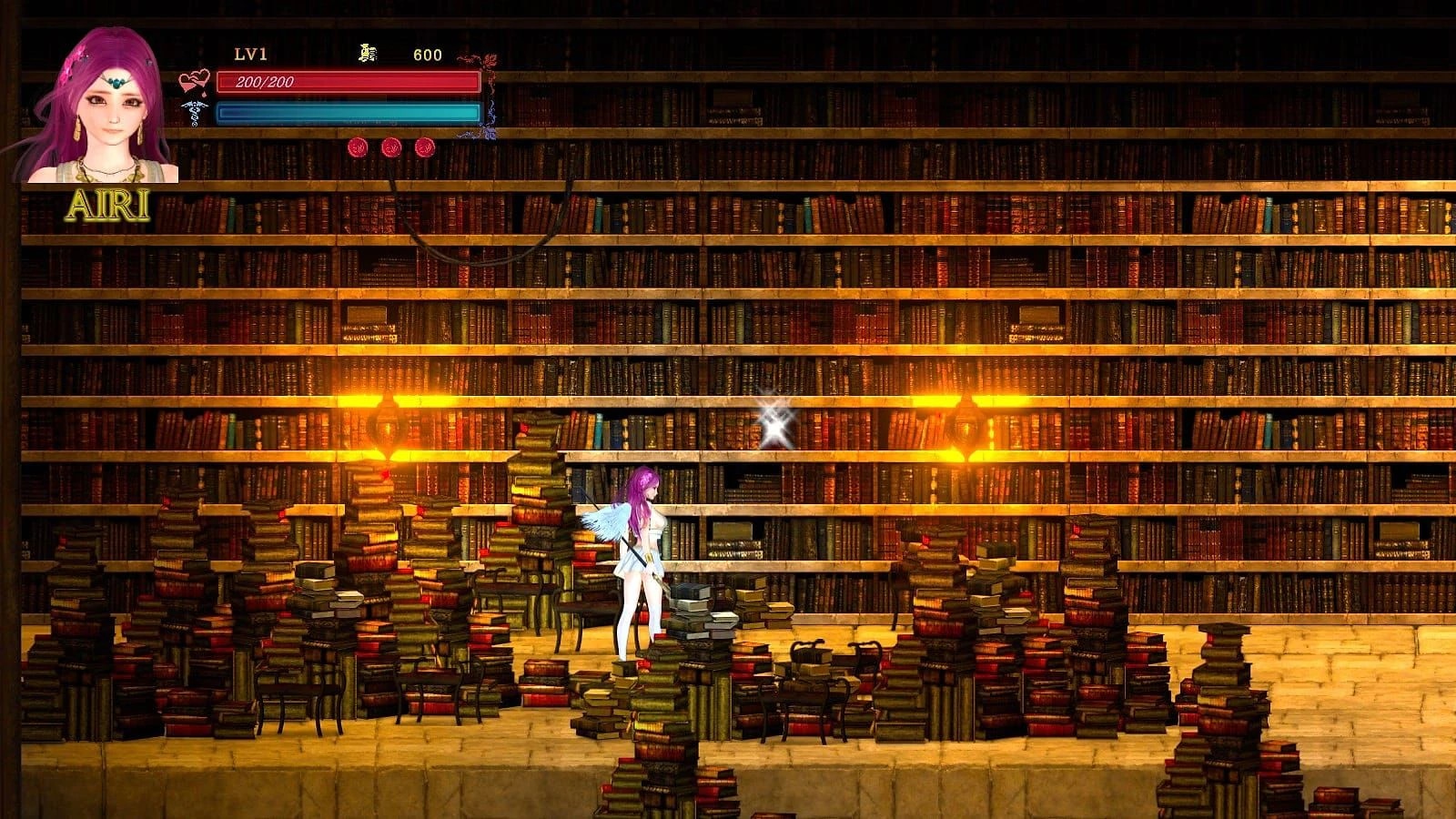Click the heart-shaped health icon

pos(196,80)
